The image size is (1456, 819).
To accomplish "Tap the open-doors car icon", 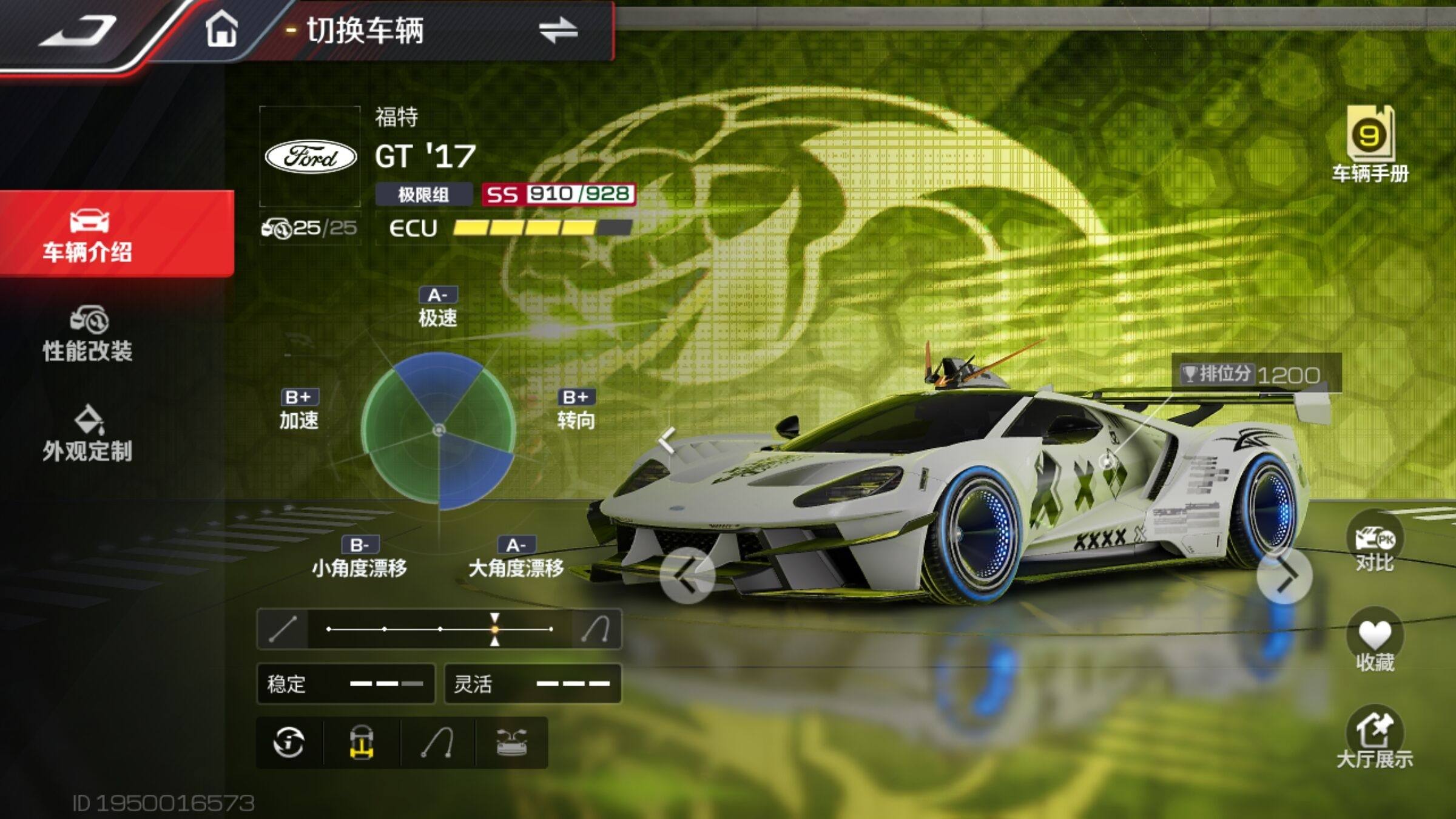I will tap(512, 743).
